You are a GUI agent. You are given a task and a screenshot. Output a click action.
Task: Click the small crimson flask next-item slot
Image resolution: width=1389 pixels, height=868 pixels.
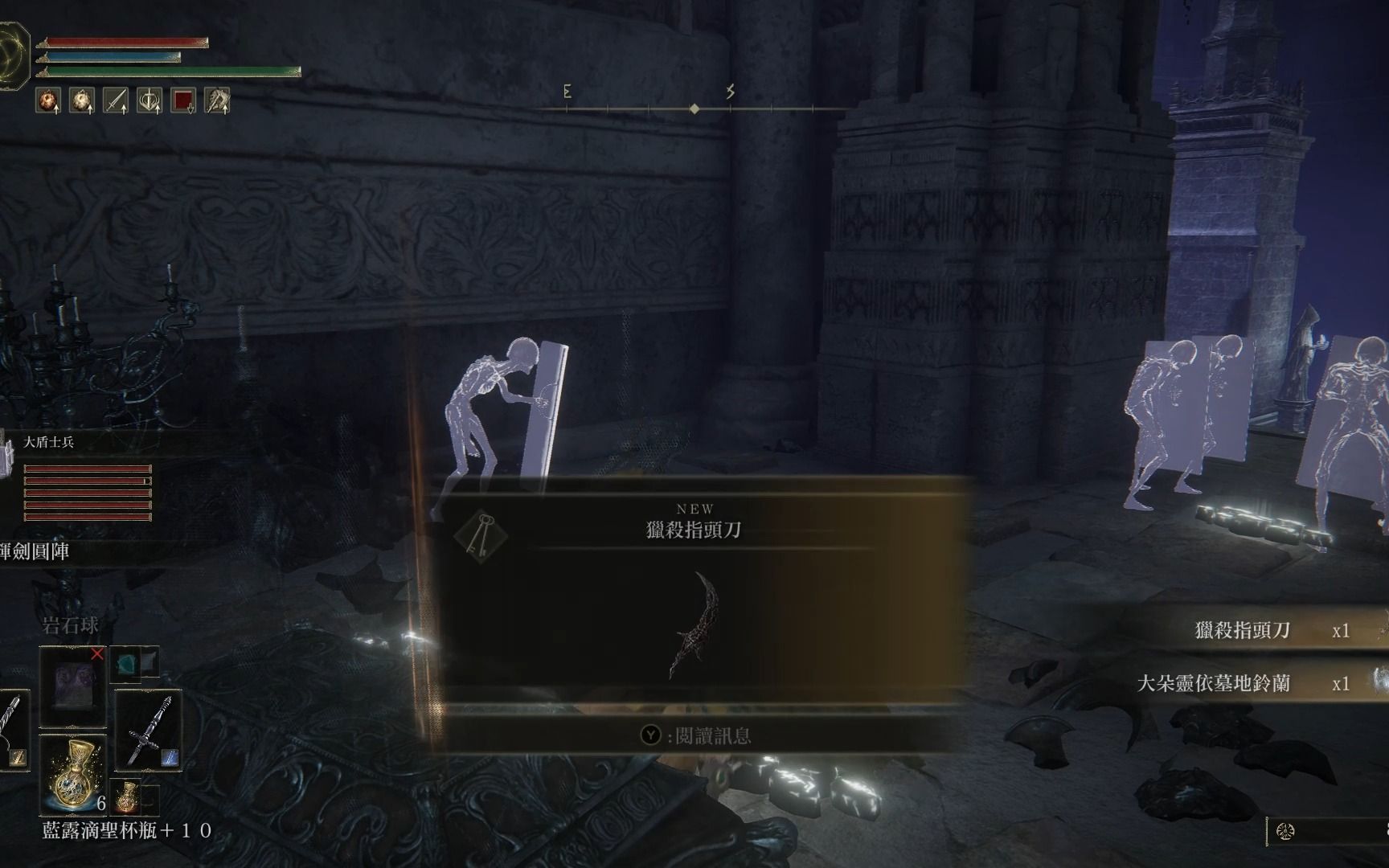[128, 796]
